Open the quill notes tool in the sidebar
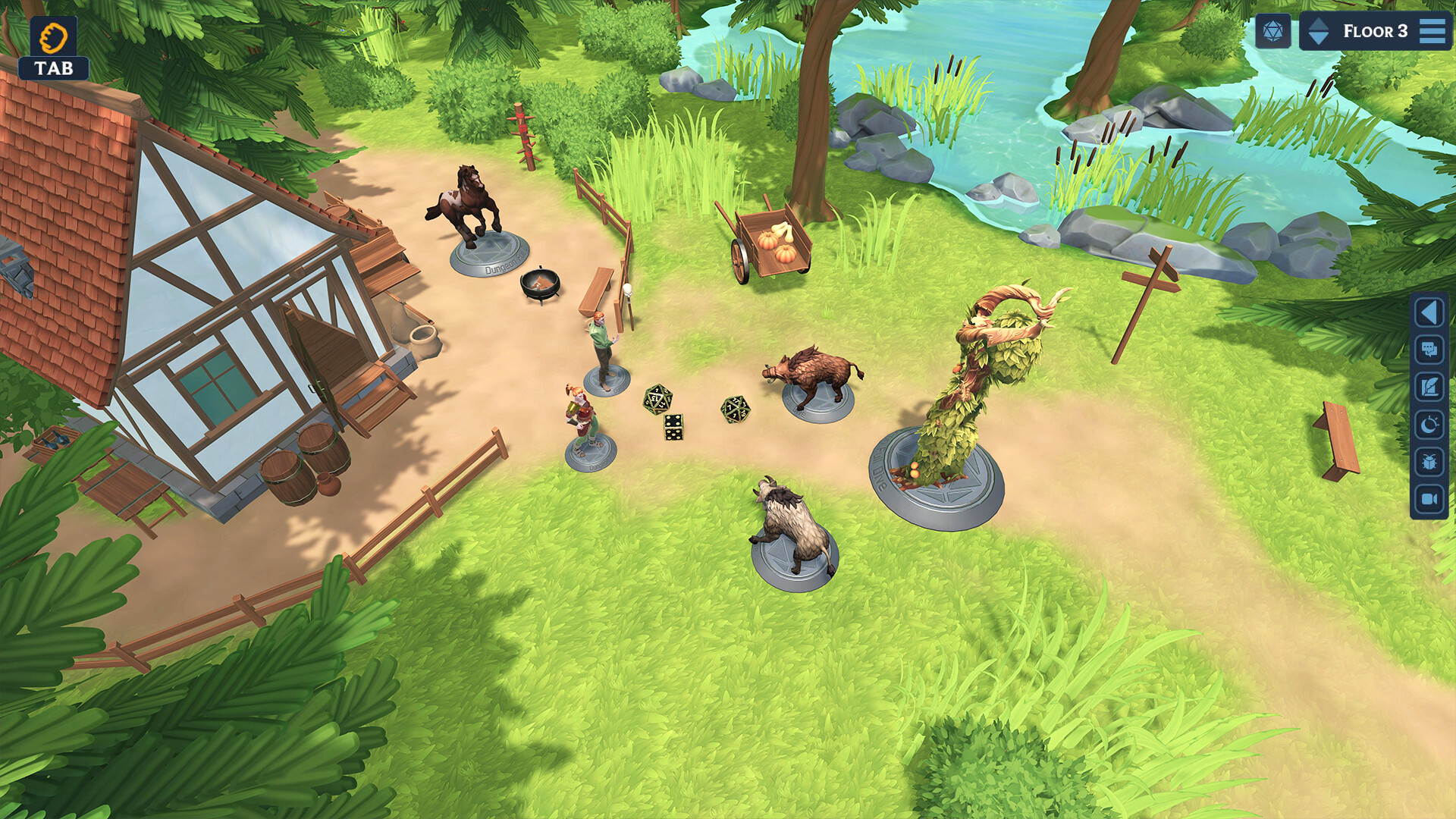 pyautogui.click(x=1429, y=385)
